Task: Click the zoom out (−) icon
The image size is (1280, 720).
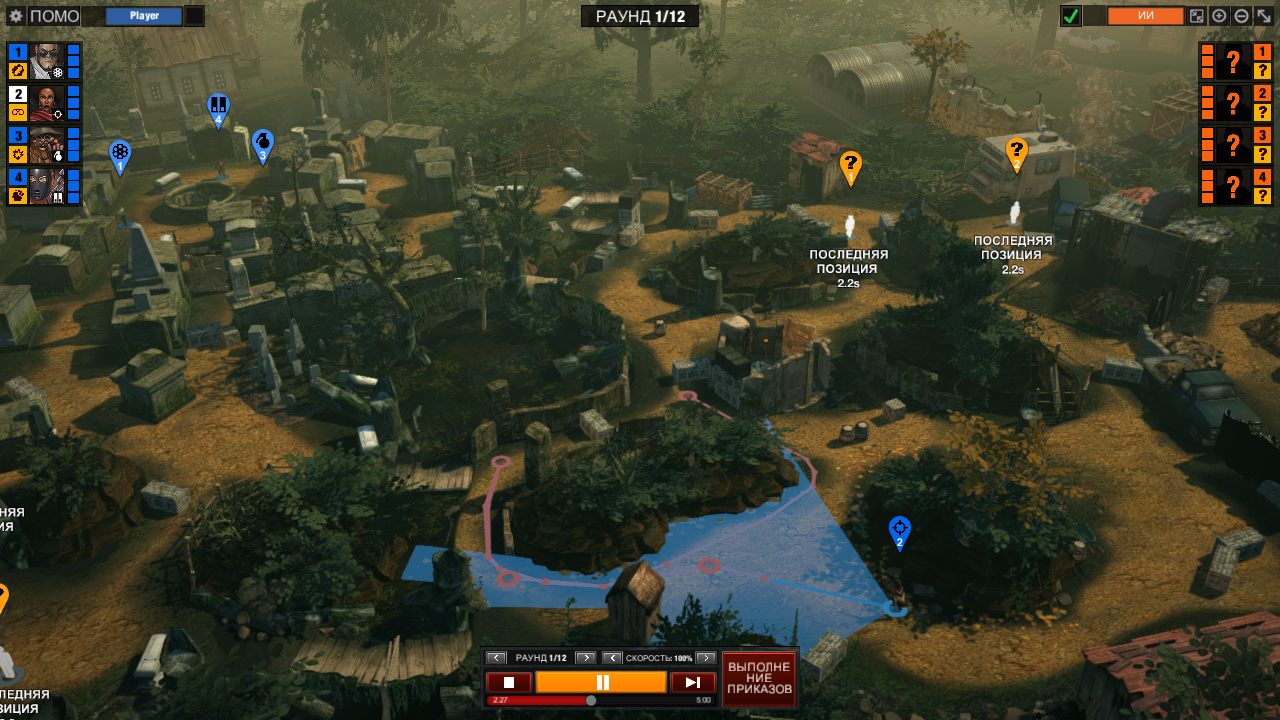Action: click(x=1240, y=15)
